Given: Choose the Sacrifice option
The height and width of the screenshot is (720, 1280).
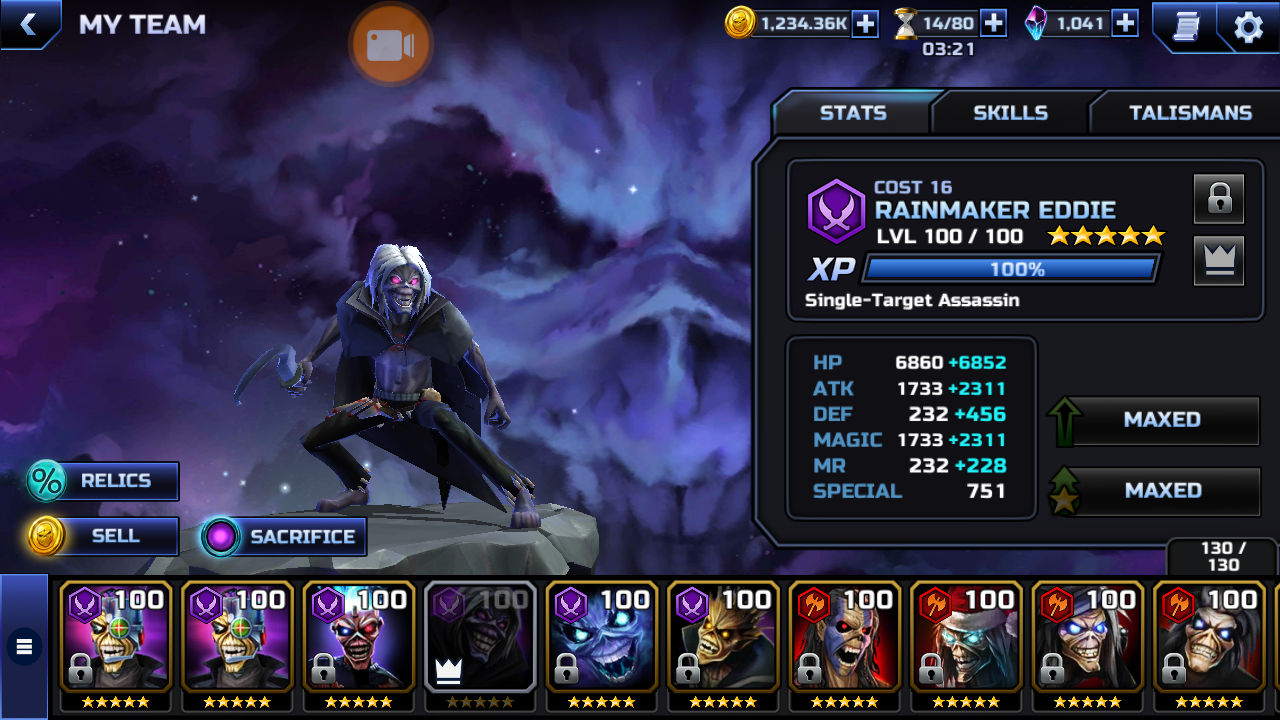Looking at the screenshot, I should [283, 537].
